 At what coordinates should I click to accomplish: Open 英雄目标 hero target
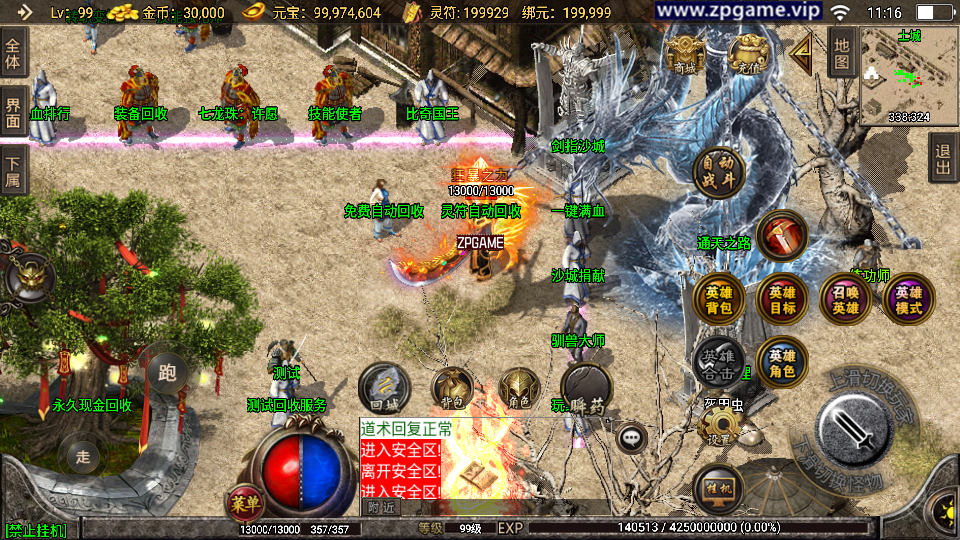click(782, 299)
